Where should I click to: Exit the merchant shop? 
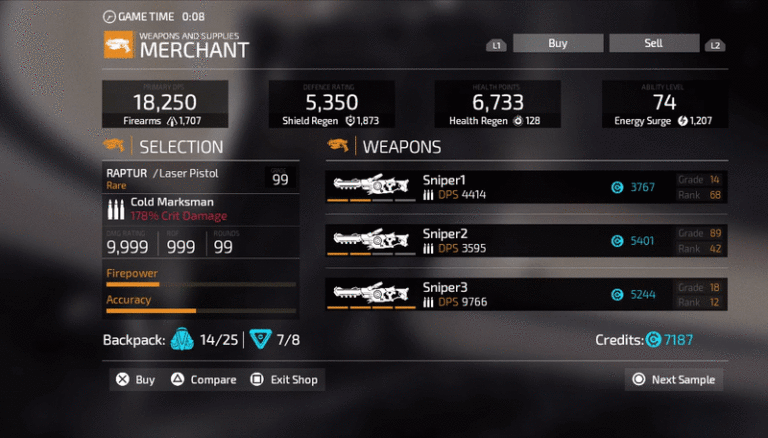(x=285, y=380)
